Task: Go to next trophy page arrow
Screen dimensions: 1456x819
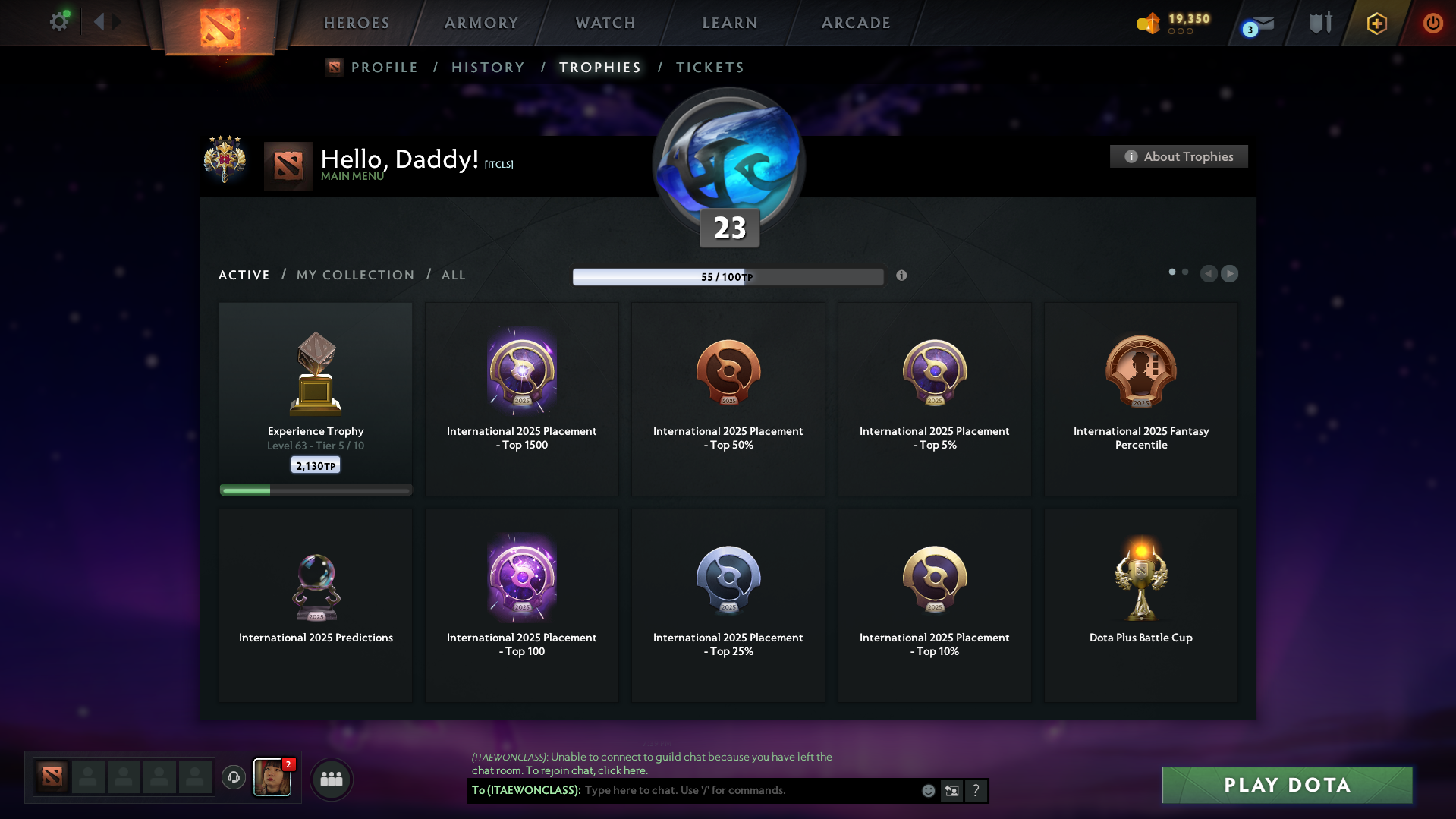Action: pos(1229,273)
